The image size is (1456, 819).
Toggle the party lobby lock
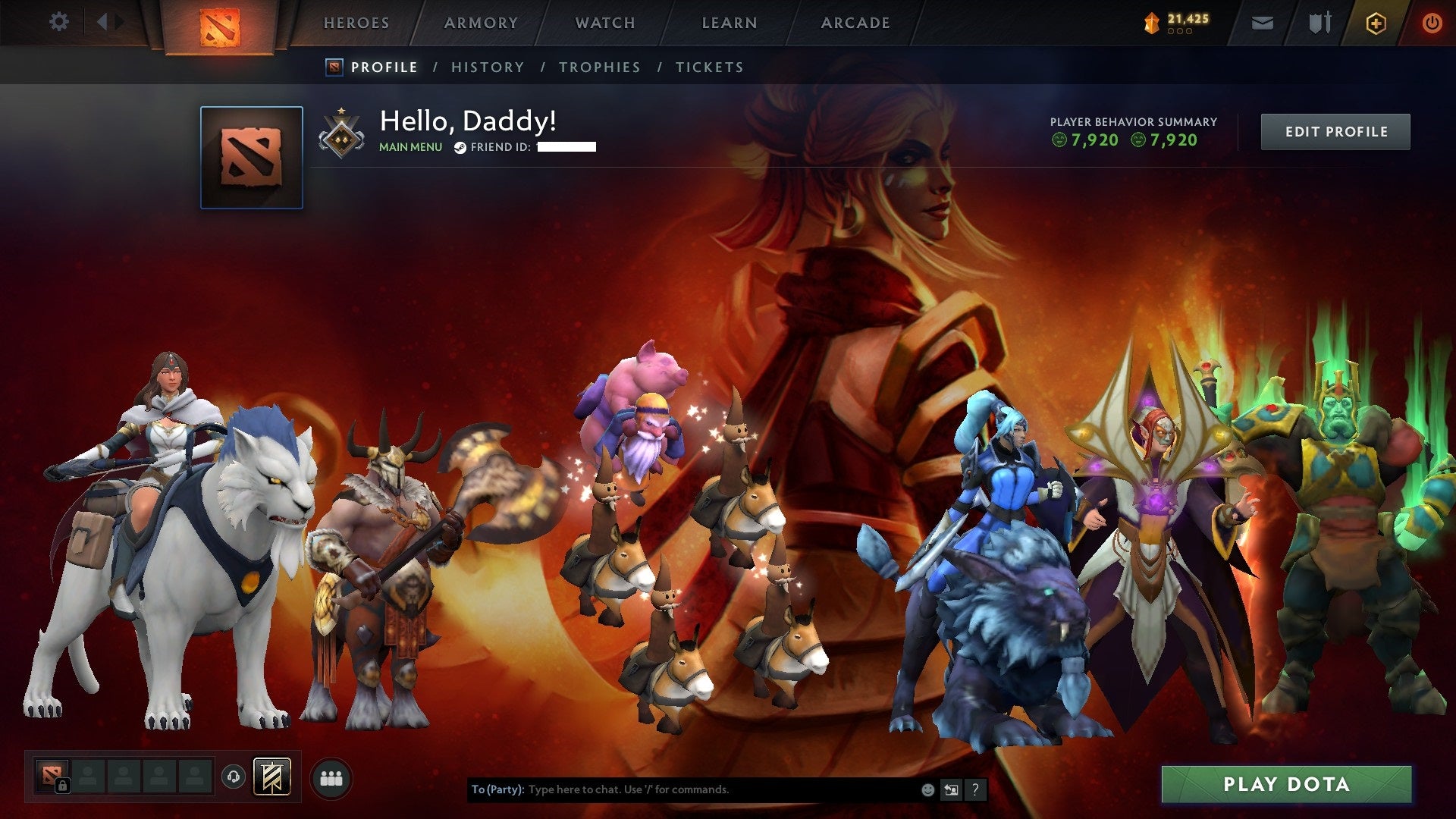64,785
